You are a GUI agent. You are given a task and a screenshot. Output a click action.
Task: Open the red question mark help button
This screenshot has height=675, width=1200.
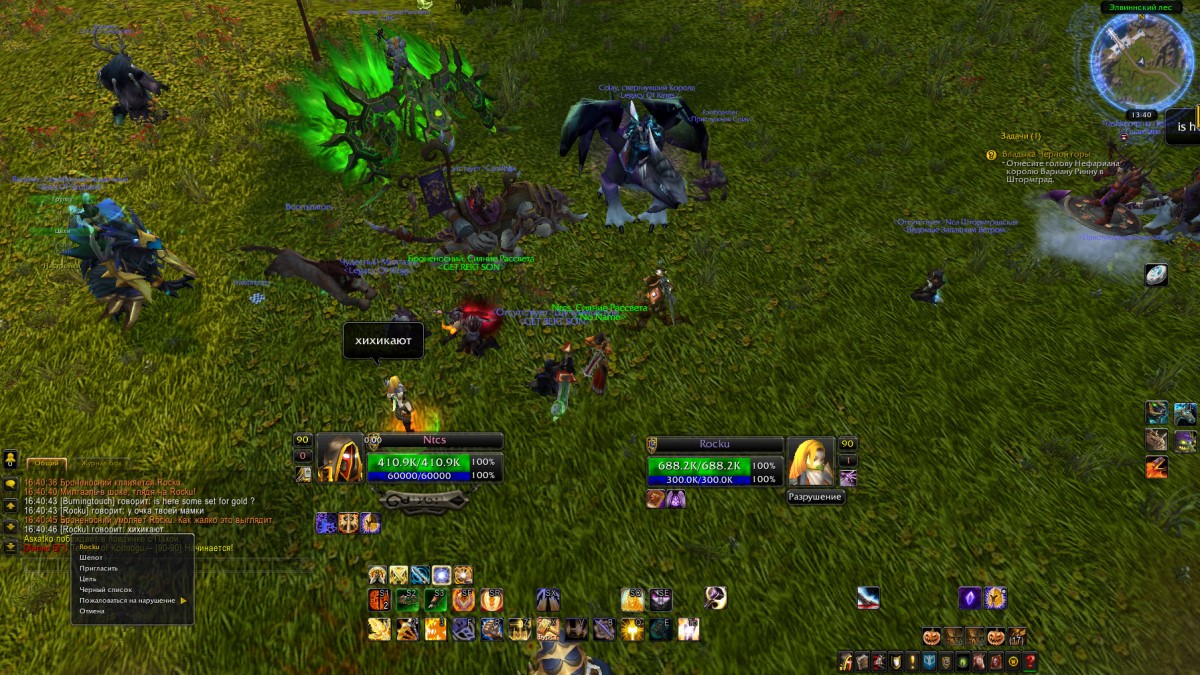[1030, 662]
